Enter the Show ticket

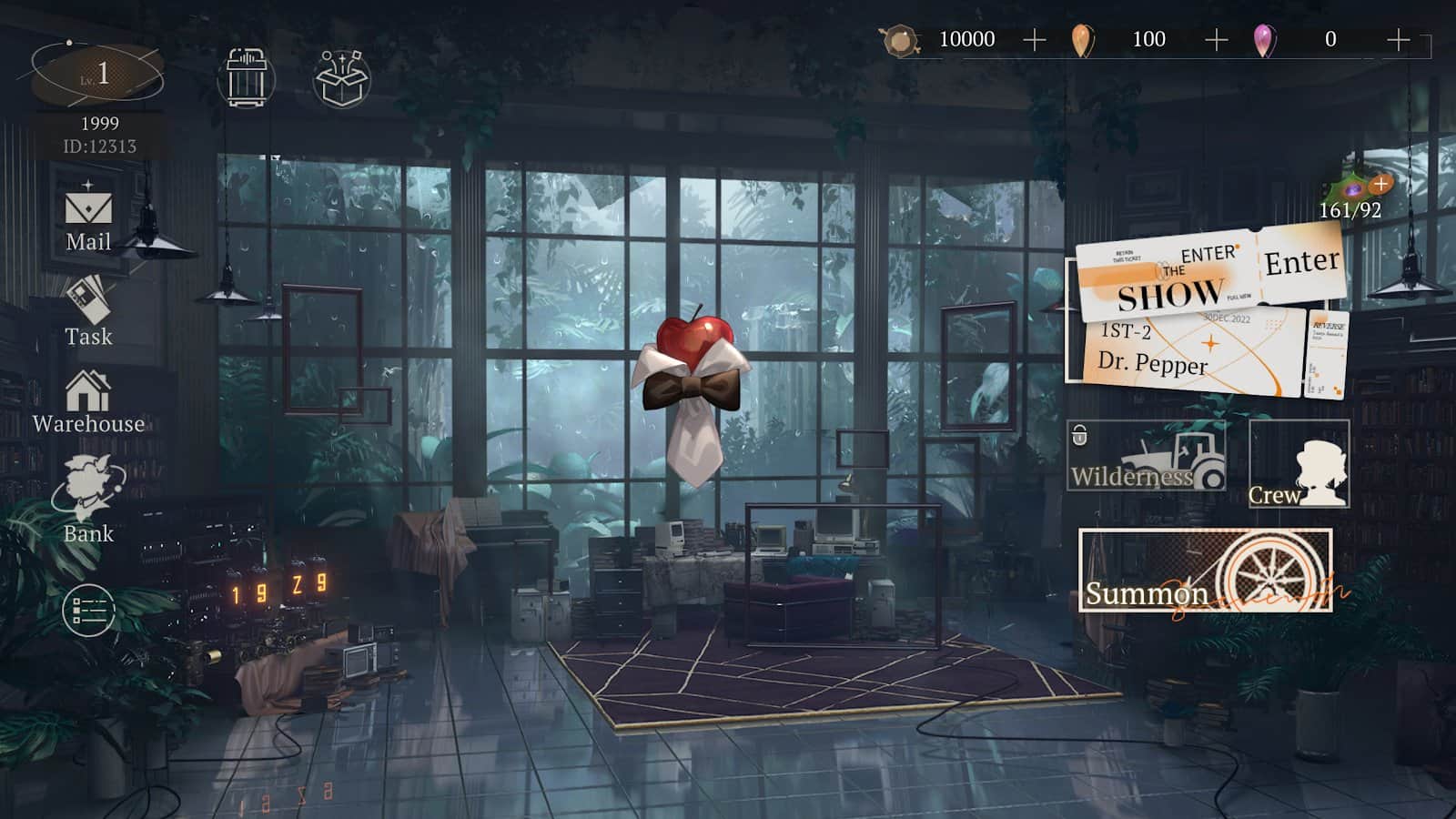[x=1301, y=263]
